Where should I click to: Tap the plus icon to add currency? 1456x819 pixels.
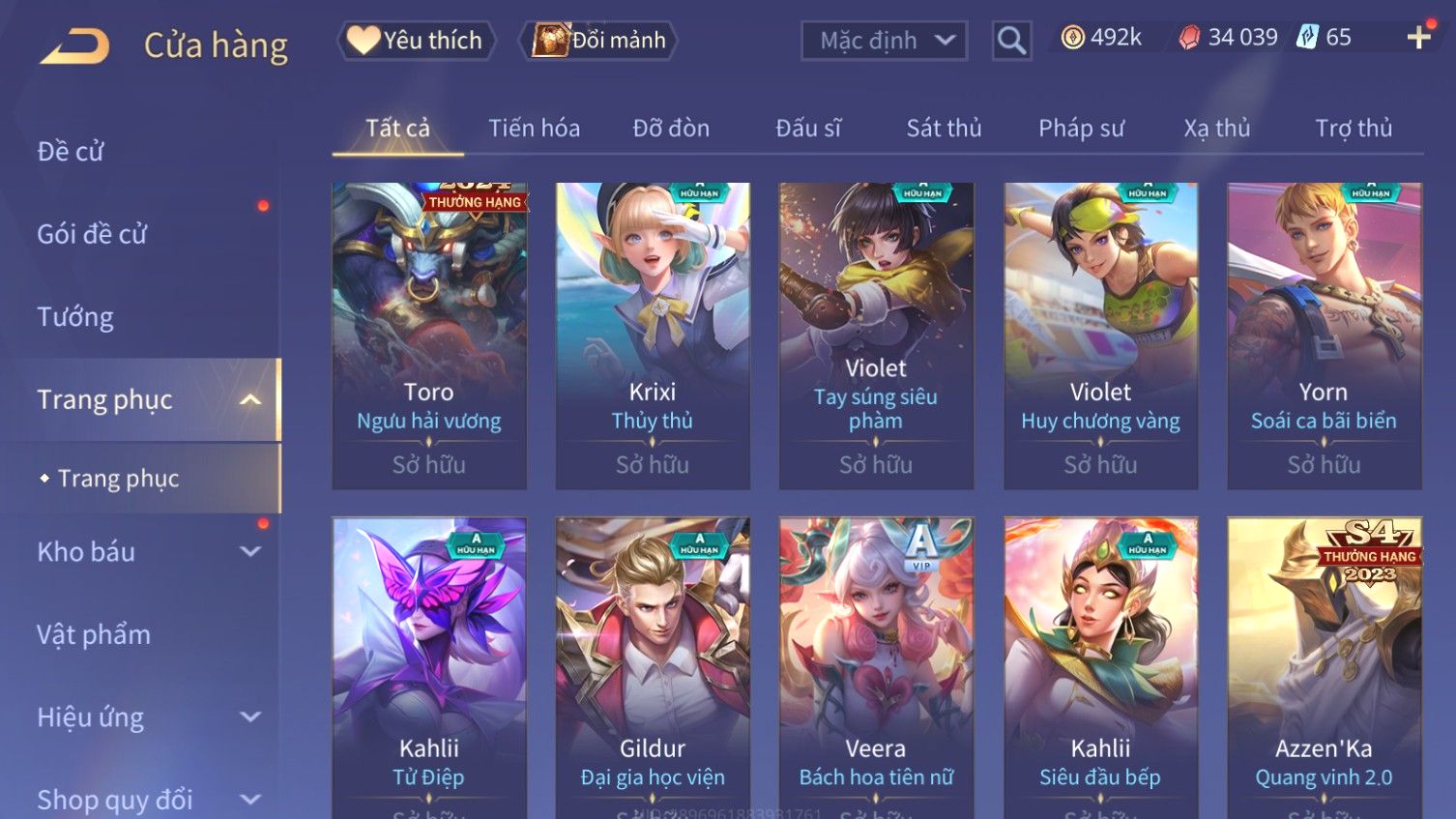[x=1418, y=38]
